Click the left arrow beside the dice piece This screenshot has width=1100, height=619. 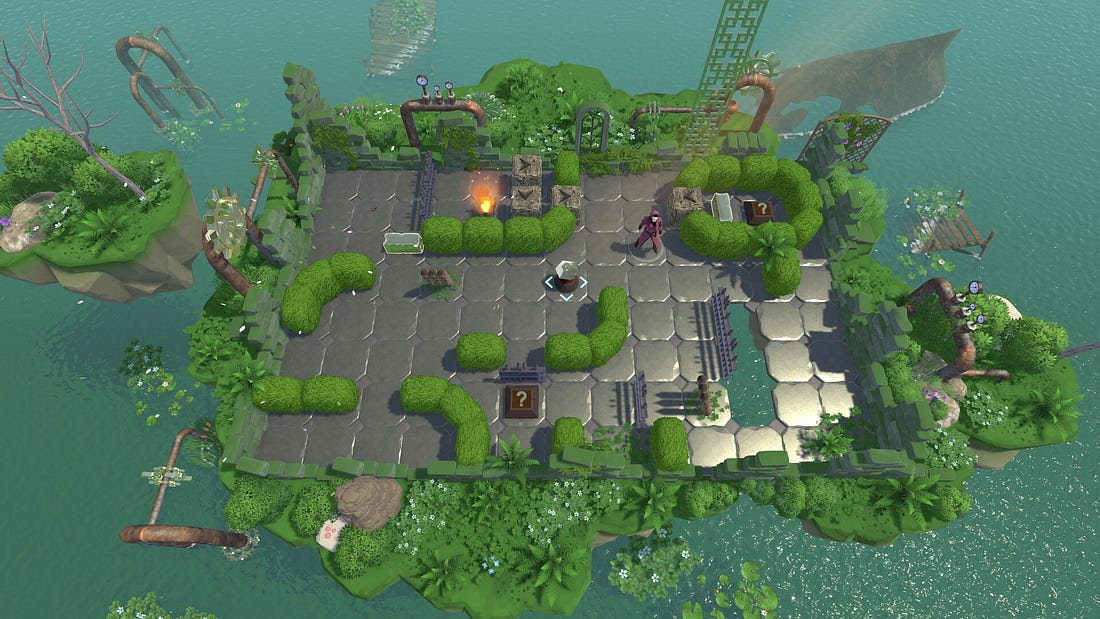tap(549, 283)
